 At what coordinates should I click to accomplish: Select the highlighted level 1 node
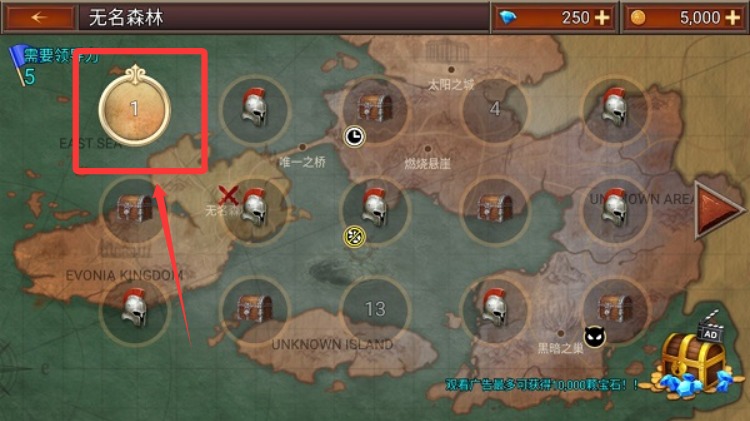pyautogui.click(x=134, y=108)
